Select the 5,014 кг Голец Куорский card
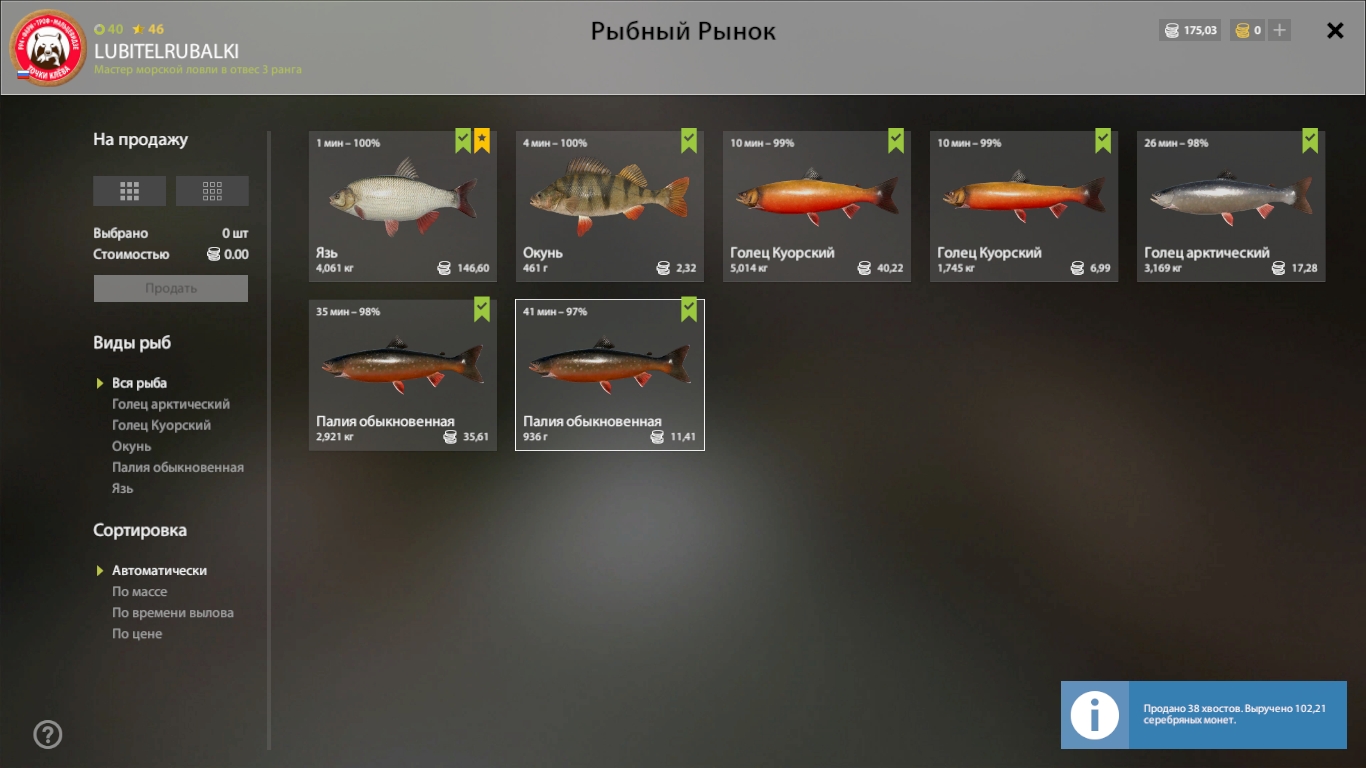 (816, 206)
